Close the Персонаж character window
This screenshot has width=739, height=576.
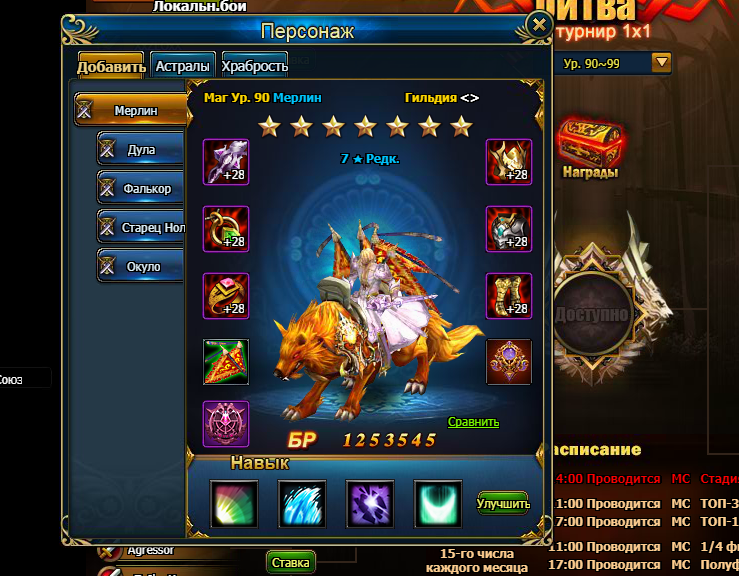[539, 25]
